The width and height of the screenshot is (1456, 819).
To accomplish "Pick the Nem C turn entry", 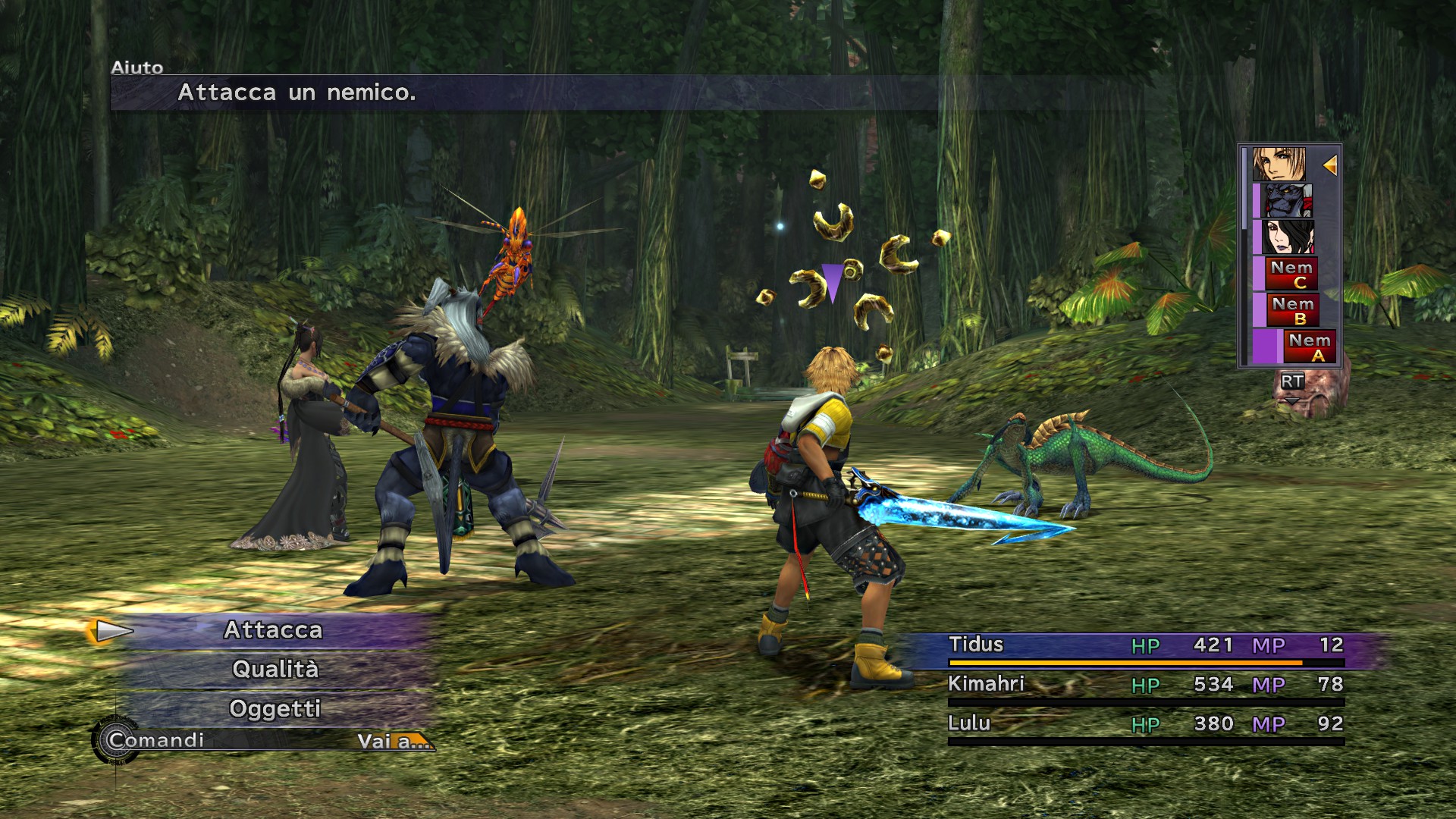I will click(1291, 274).
